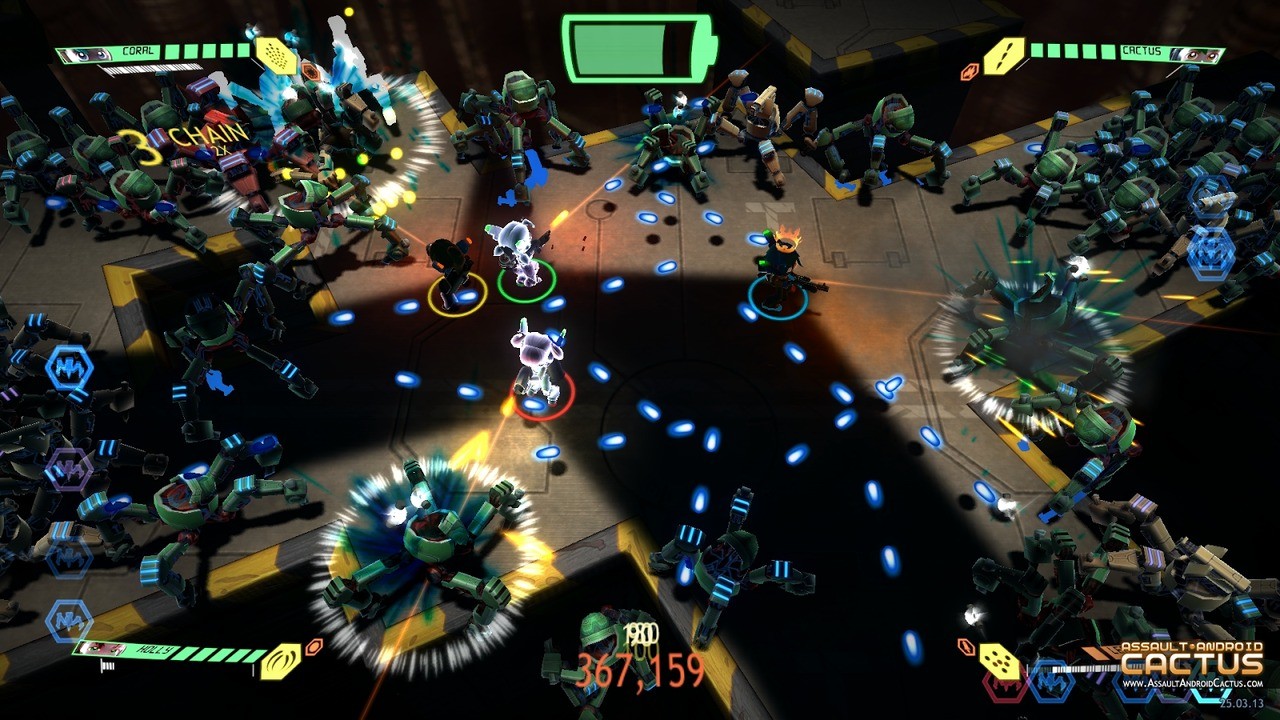This screenshot has width=1280, height=720.
Task: Click the orange flame hex icon near Cactus
Action: click(970, 70)
